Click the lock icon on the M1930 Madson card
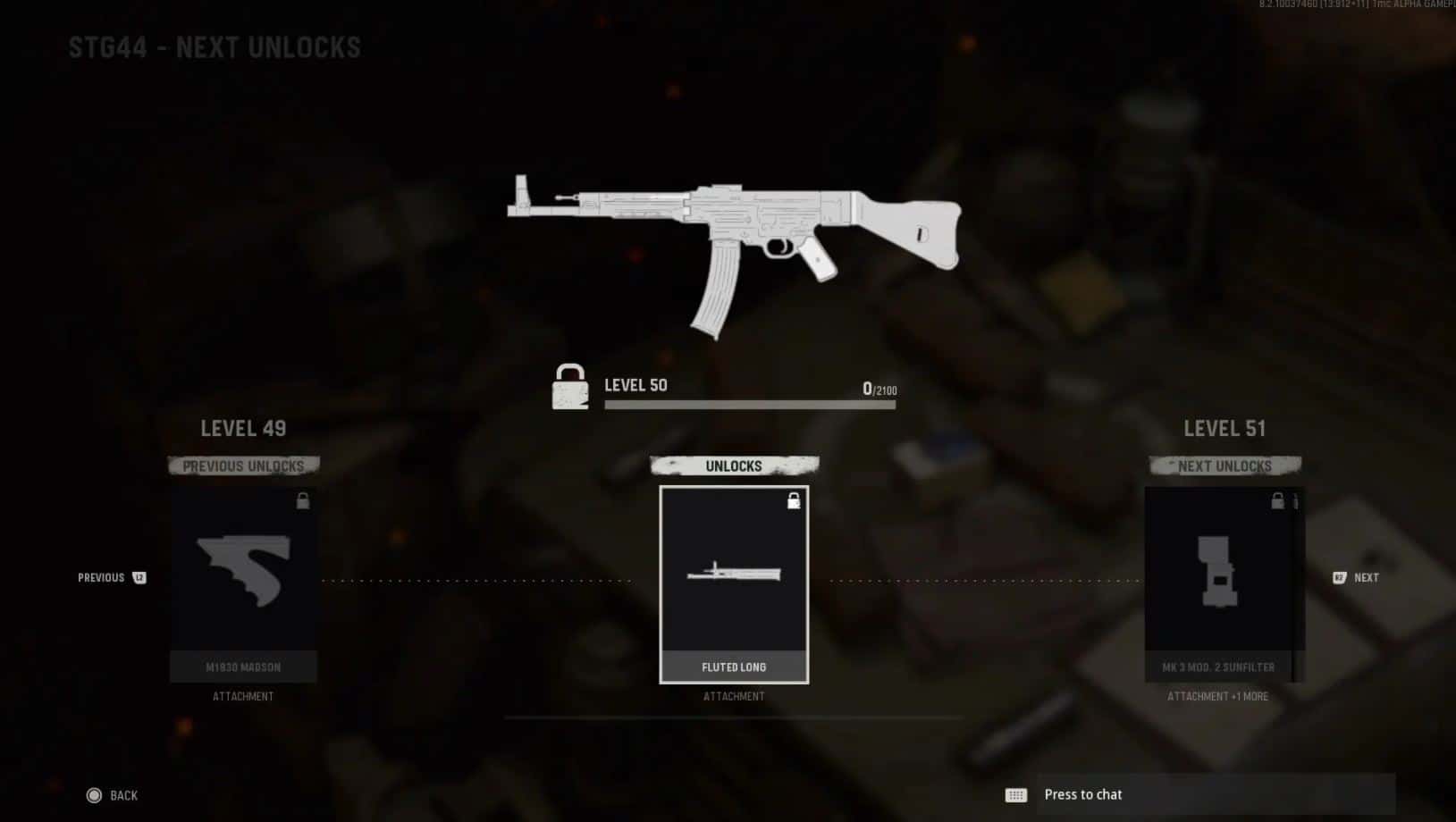Screen dimensions: 1456x822 (x=305, y=501)
